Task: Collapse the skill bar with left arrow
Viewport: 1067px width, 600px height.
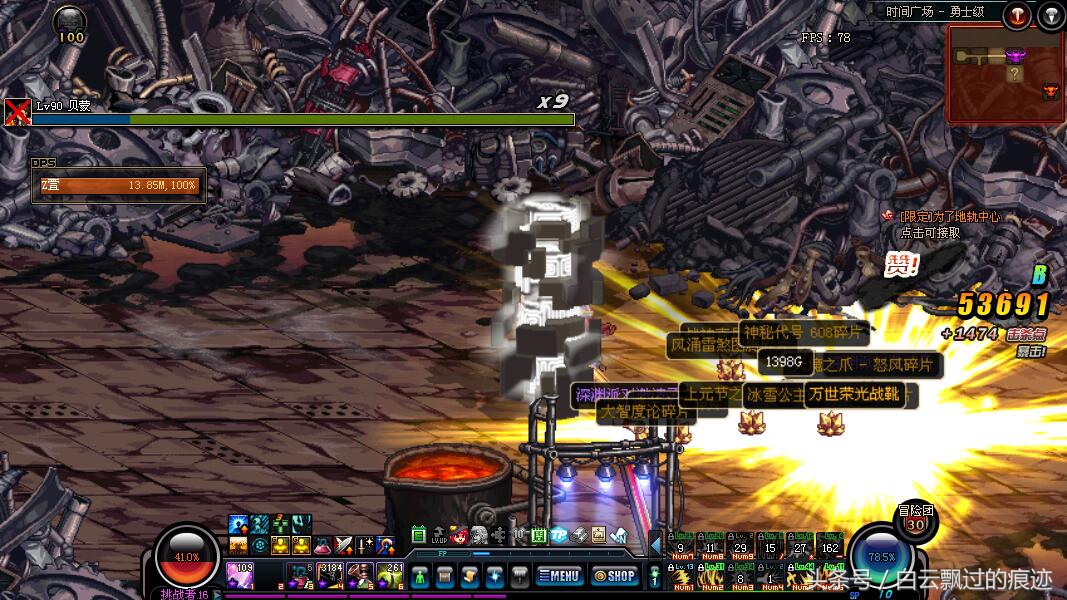Action: coord(656,545)
